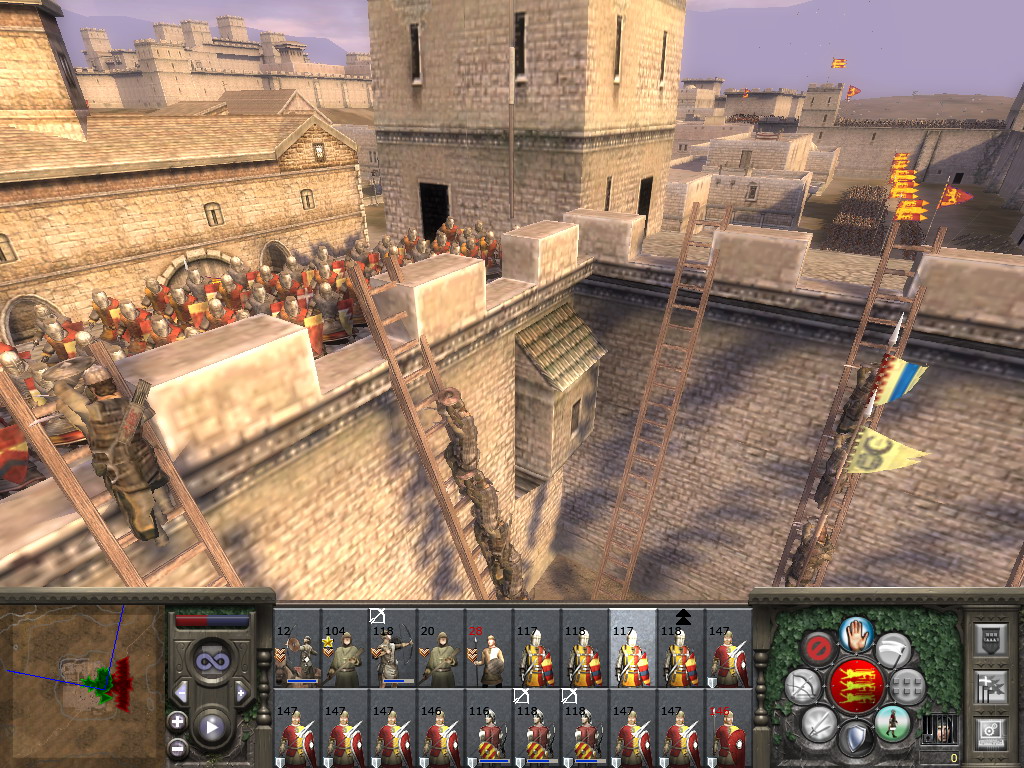Click the play speed button
Screen dimensions: 1024x768
pyautogui.click(x=211, y=726)
